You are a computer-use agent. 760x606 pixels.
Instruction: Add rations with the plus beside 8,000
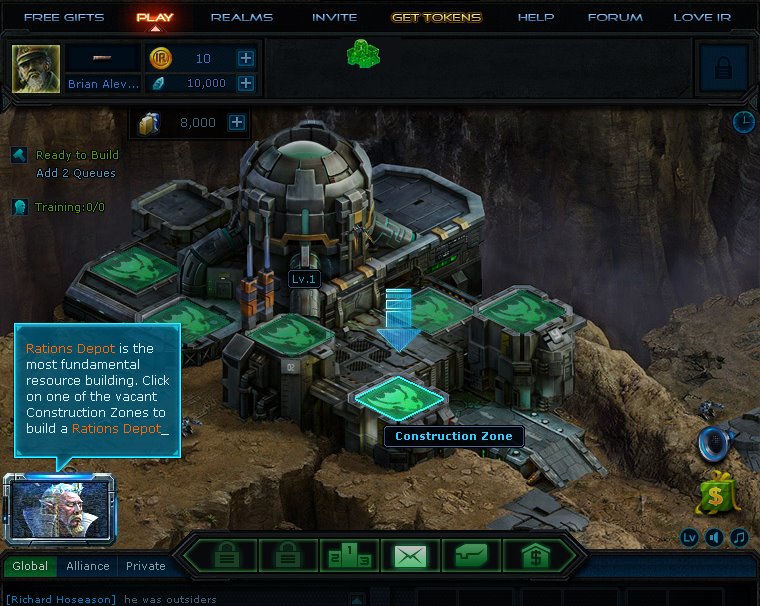coord(237,123)
